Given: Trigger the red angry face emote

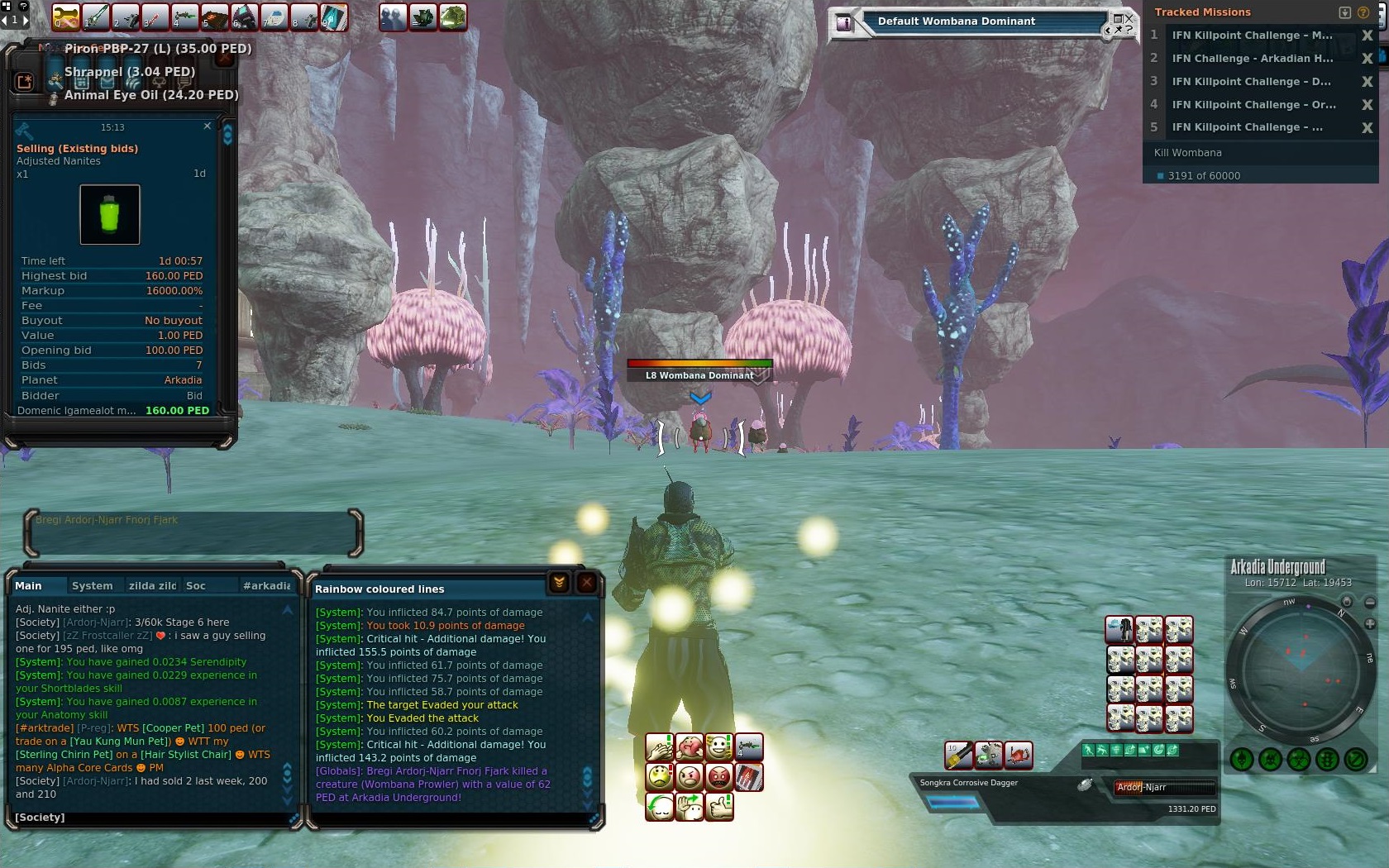Looking at the screenshot, I should click(719, 777).
